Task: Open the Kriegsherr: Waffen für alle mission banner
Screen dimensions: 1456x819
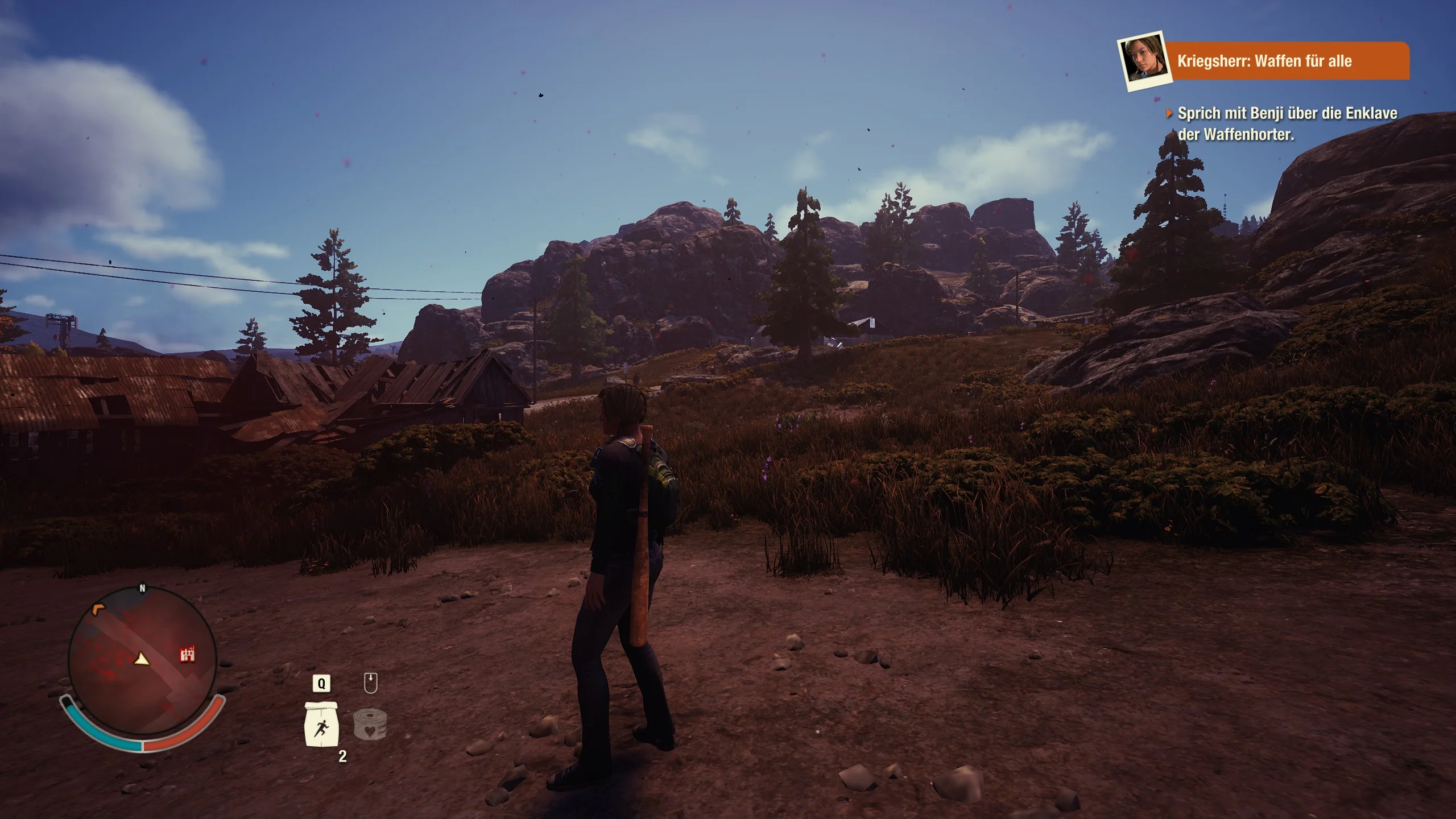Action: pos(1285,61)
